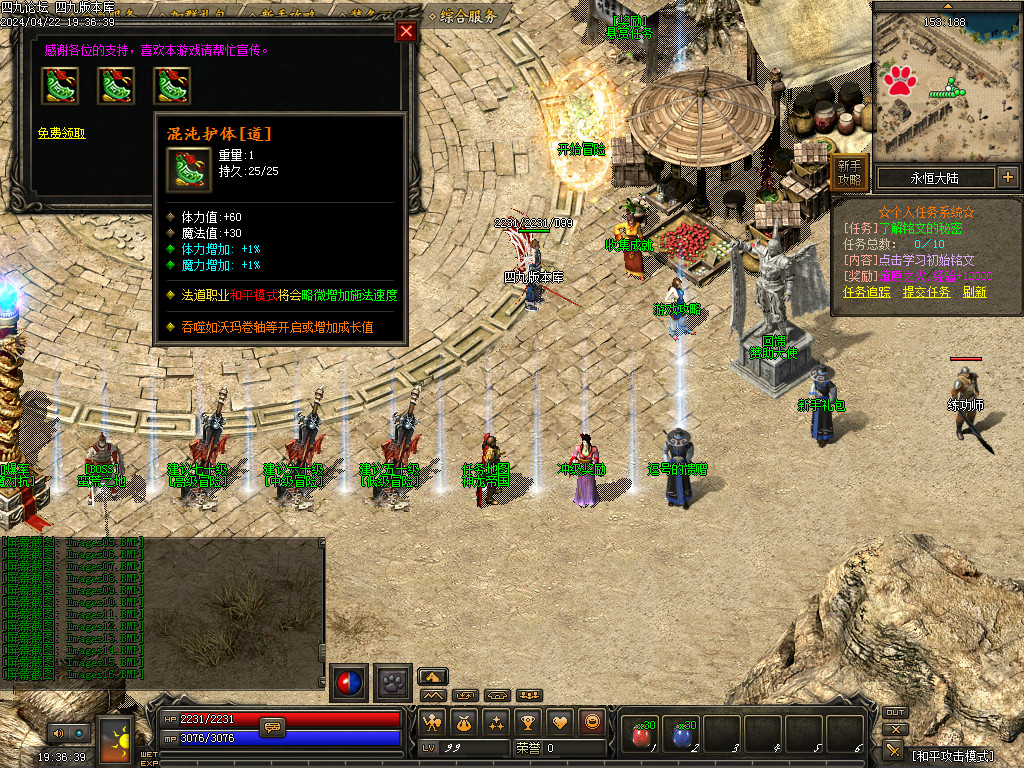Open the character icon in bottom menu
Image resolution: width=1024 pixels, height=768 pixels.
pyautogui.click(x=432, y=721)
